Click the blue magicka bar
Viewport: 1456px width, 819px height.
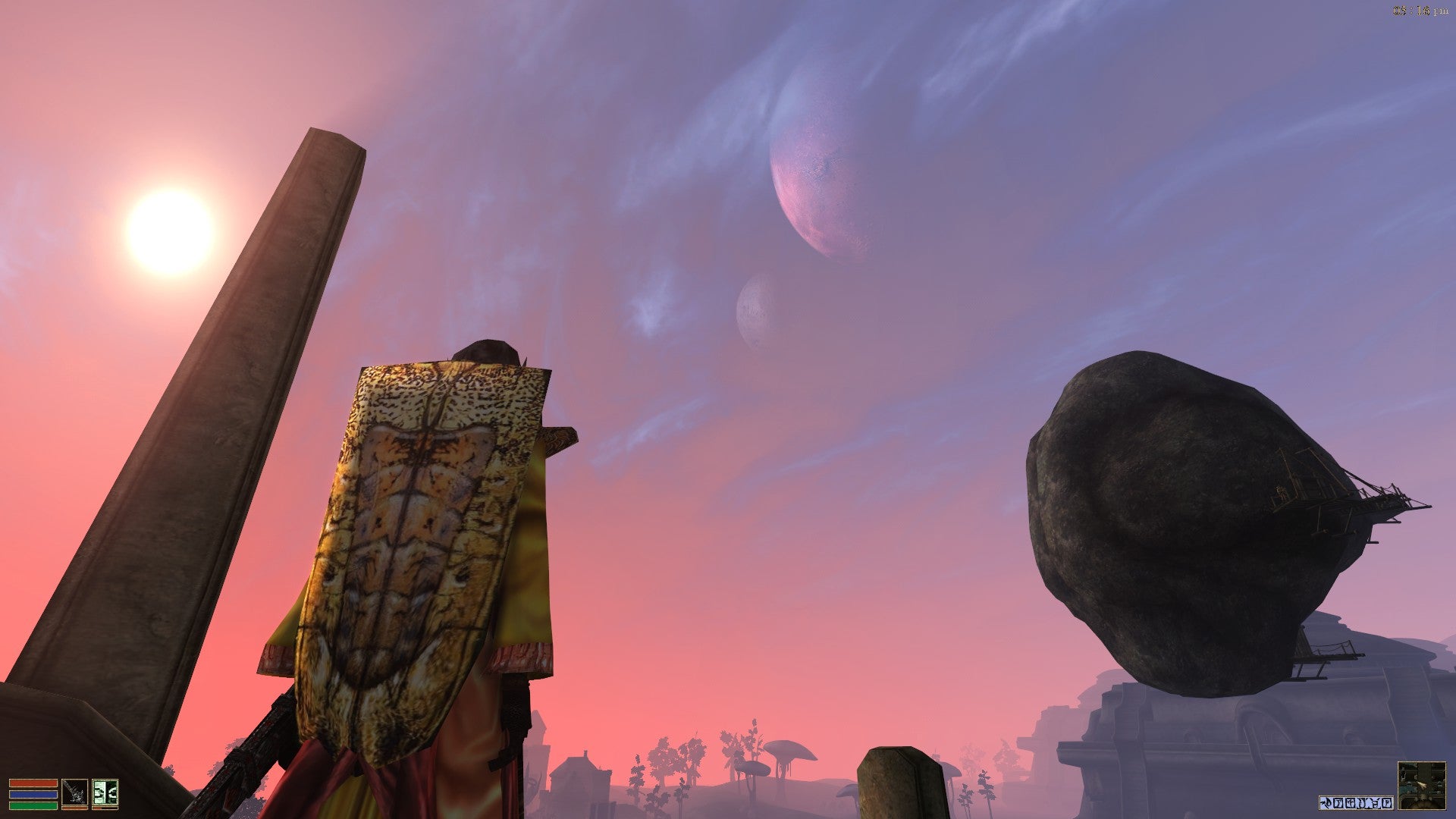33,795
